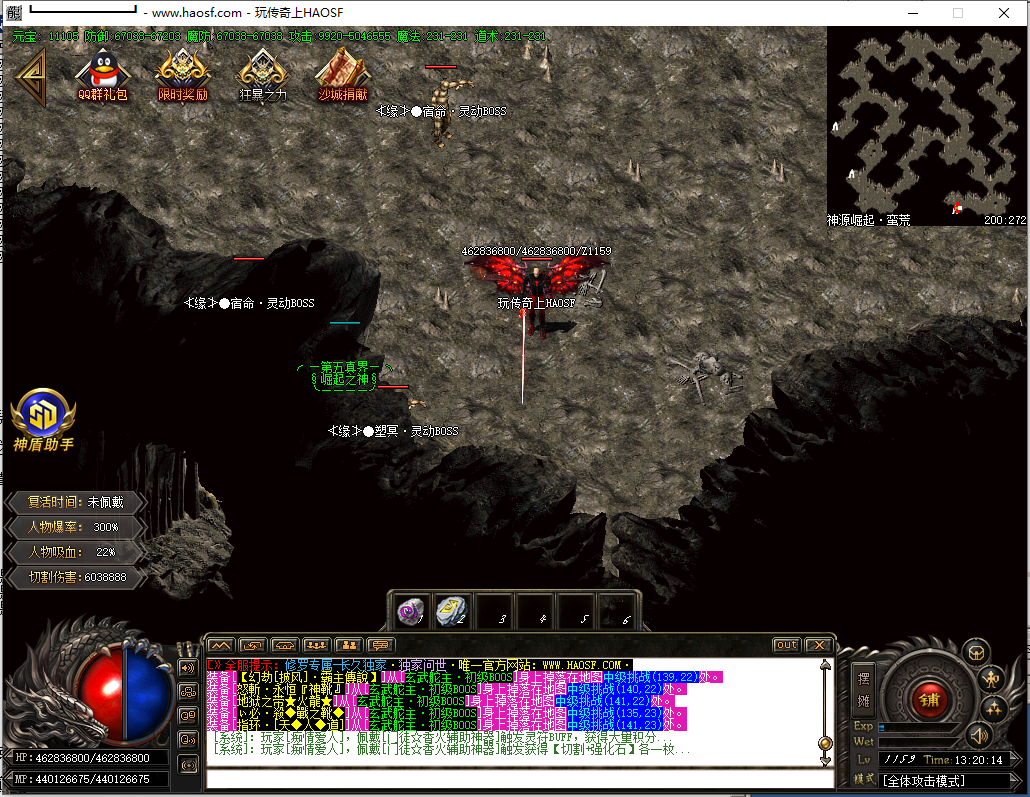
Task: Collapse the top icon row with the gold triangle arrow
Action: tap(31, 77)
